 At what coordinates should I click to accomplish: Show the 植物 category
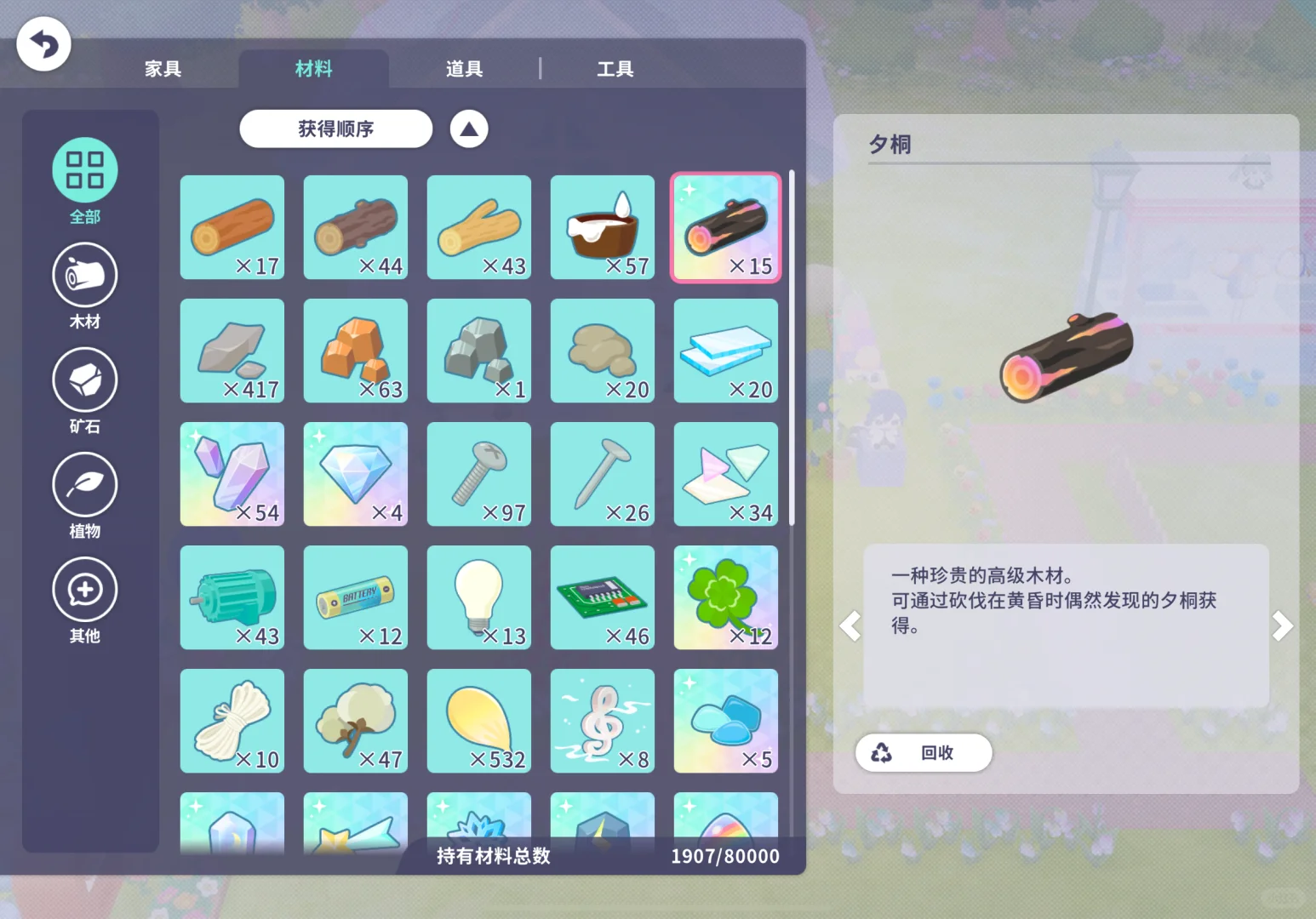point(85,495)
